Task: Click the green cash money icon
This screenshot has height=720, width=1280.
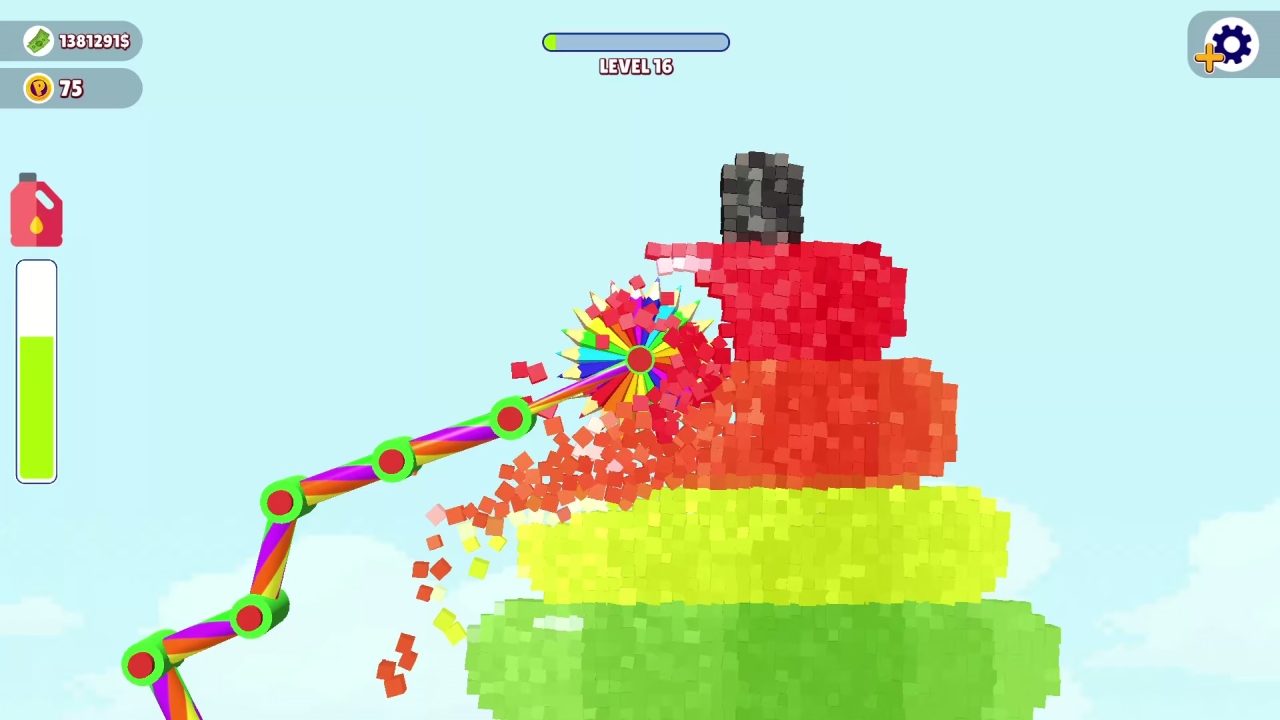Action: pos(38,41)
